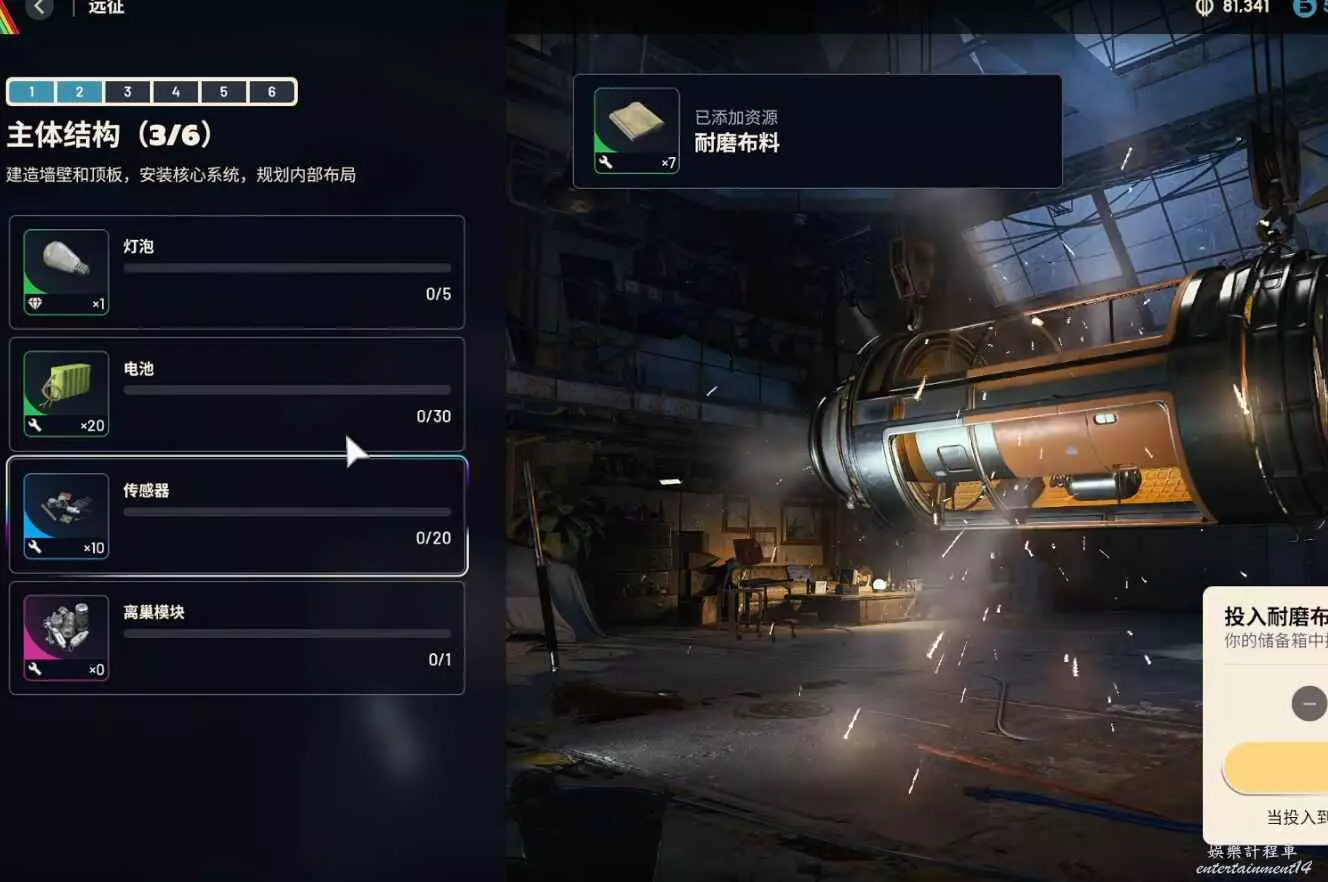Select stage 3 tab
Viewport: 1328px width, 882px height.
point(127,92)
